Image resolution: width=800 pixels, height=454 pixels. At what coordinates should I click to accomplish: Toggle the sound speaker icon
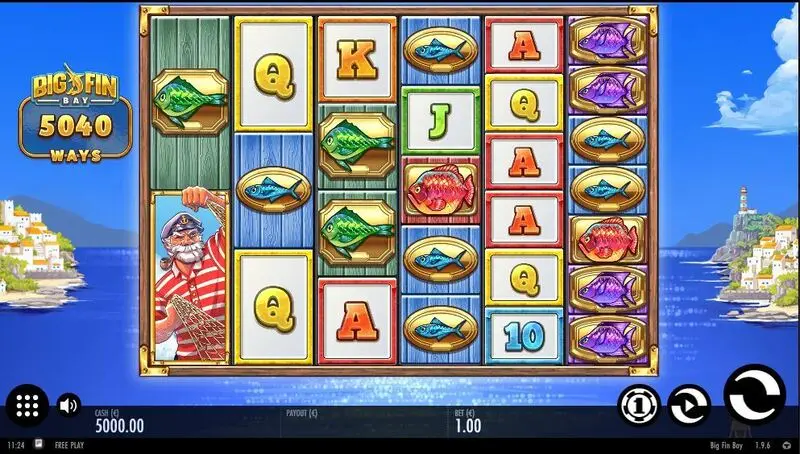click(68, 405)
